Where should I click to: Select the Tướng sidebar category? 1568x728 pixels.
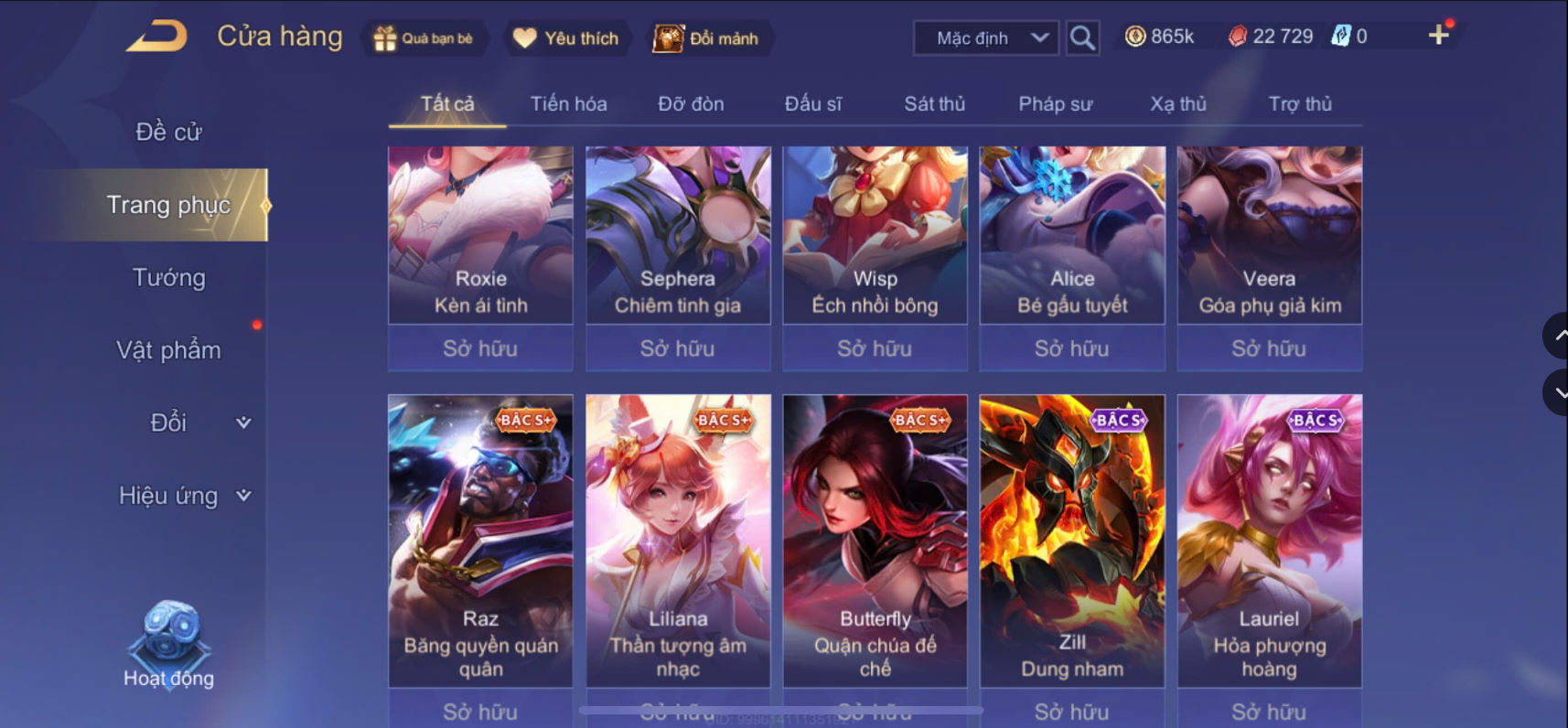167,277
